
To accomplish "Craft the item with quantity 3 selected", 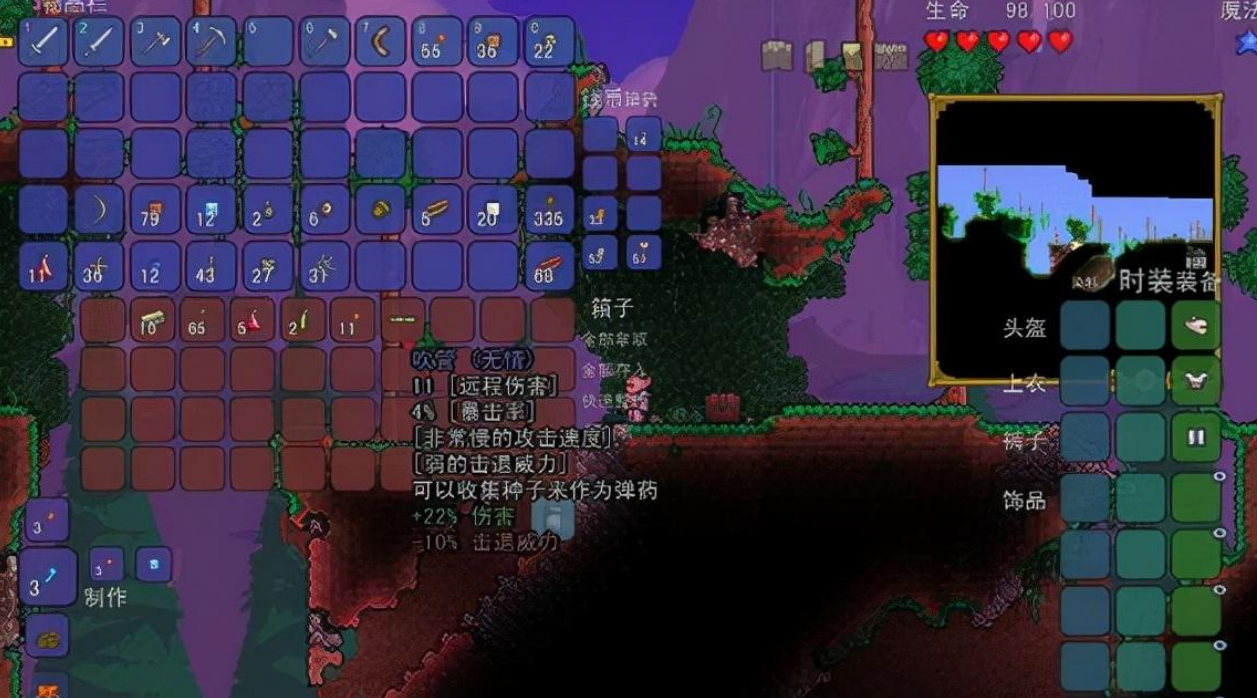I will coord(47,577).
